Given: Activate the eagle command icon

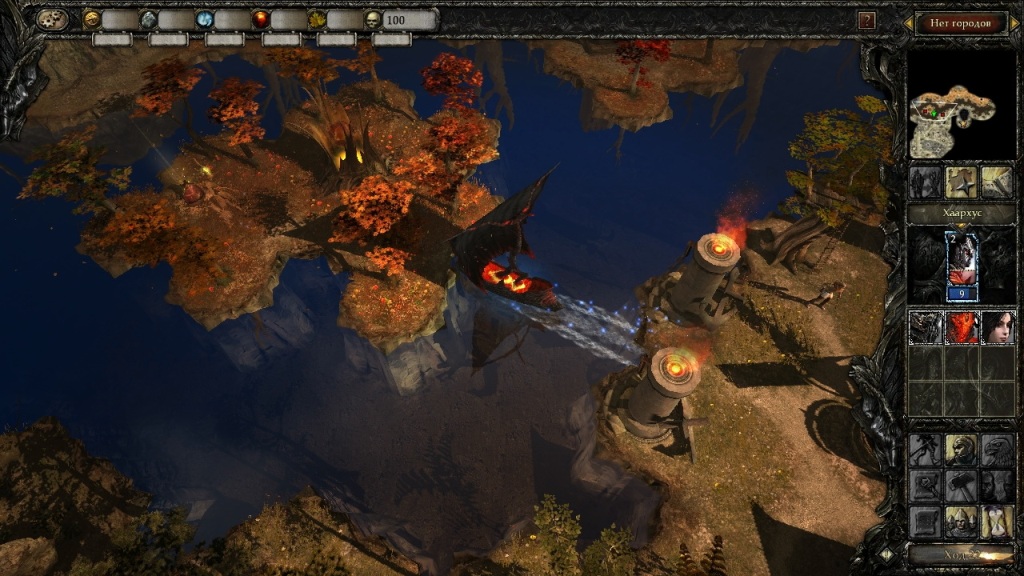Looking at the screenshot, I should (x=996, y=449).
